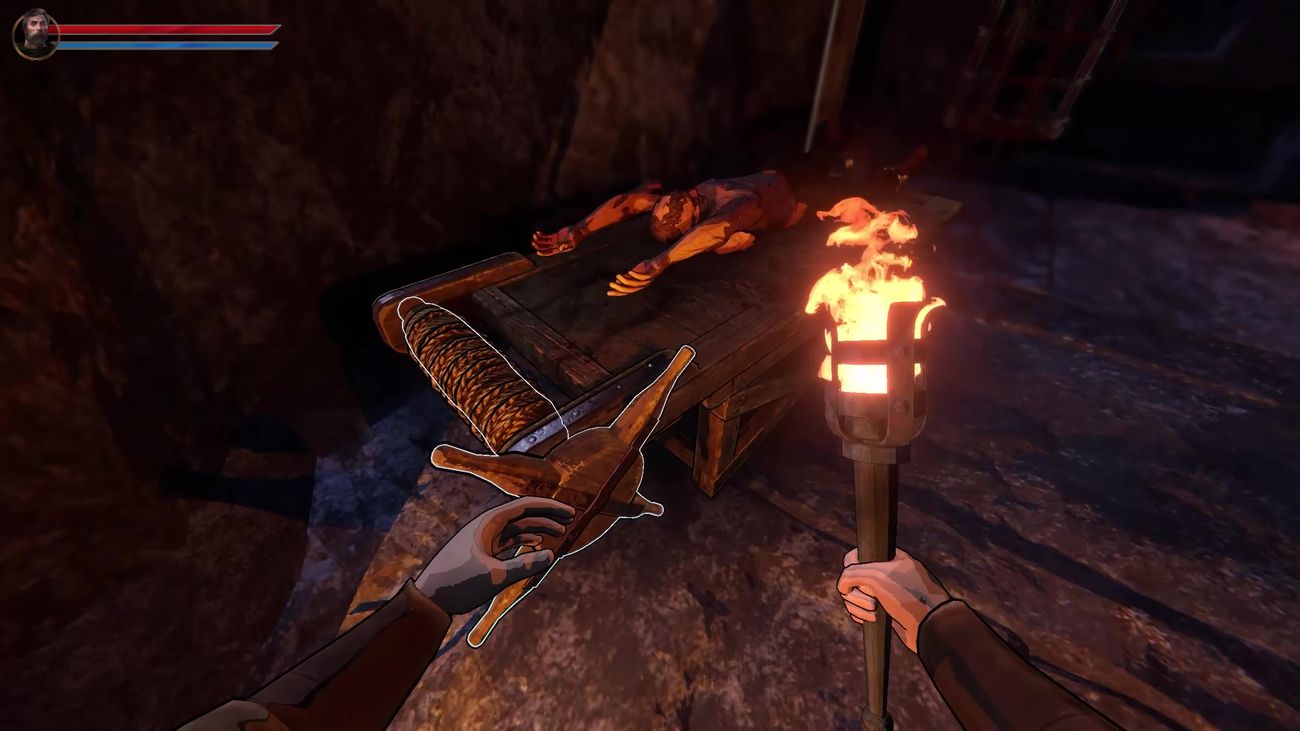This screenshot has width=1300, height=731.
Task: Click the hand gripping the torch
Action: [880, 590]
